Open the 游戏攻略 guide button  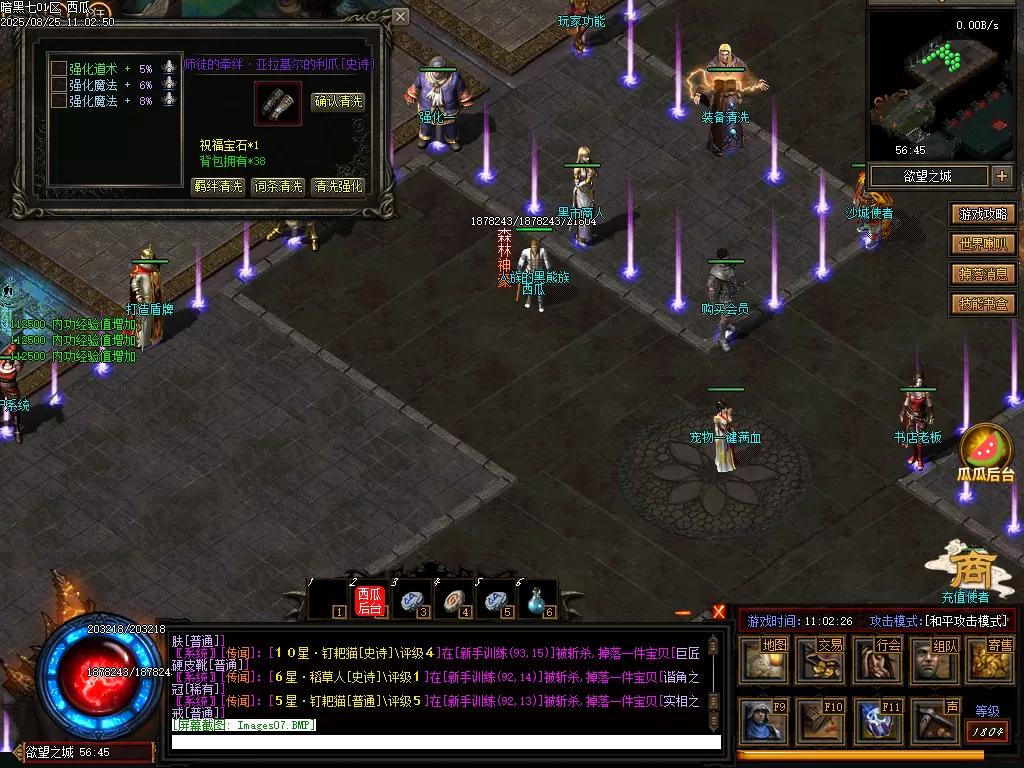985,214
